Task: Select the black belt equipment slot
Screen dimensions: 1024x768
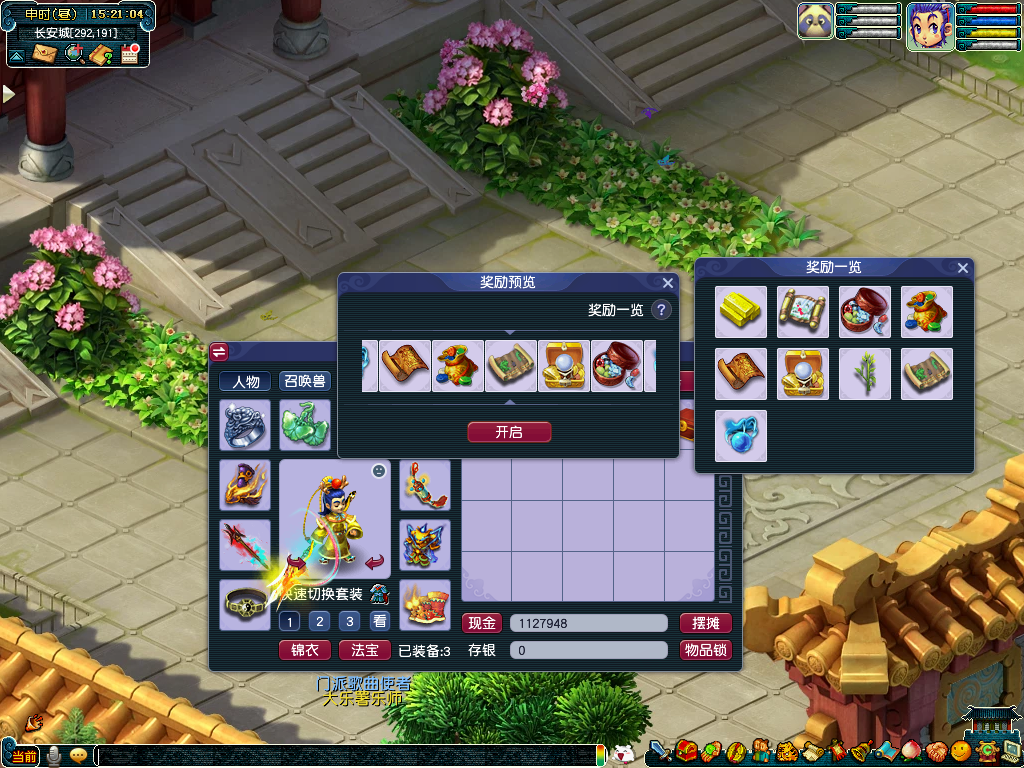Action: 245,605
